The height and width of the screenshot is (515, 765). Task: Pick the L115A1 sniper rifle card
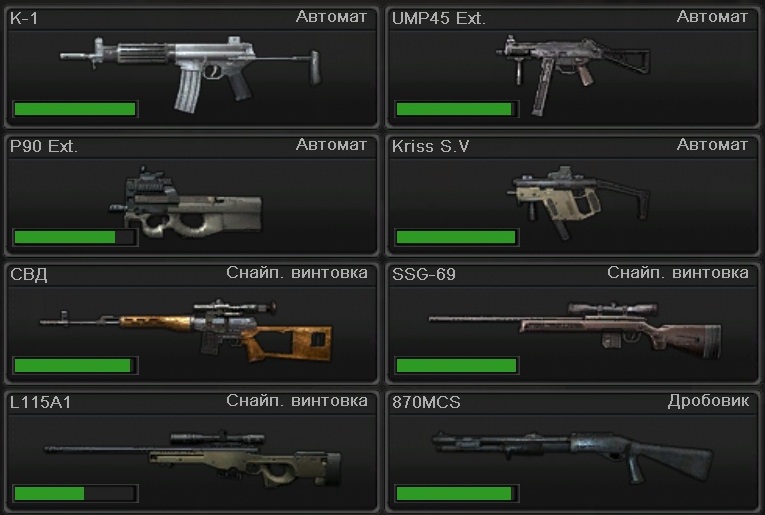[191, 452]
